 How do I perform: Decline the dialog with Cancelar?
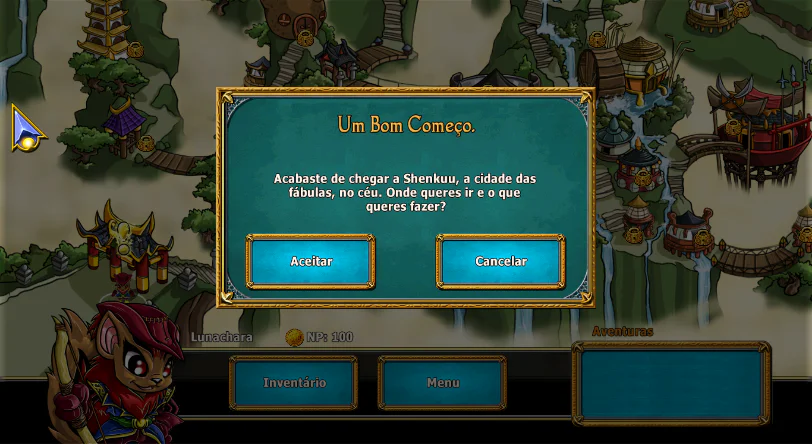(x=501, y=262)
